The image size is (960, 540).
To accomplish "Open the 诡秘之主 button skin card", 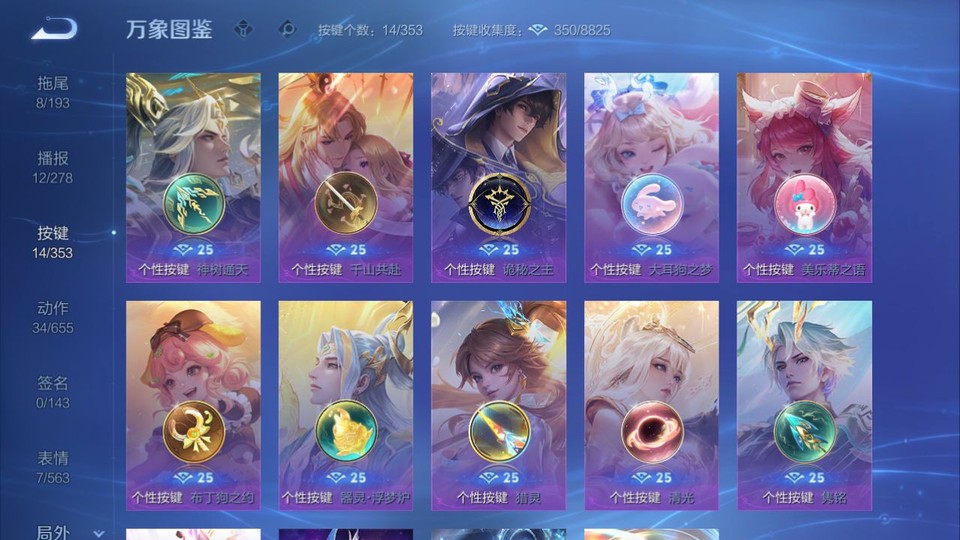I will coord(498,177).
